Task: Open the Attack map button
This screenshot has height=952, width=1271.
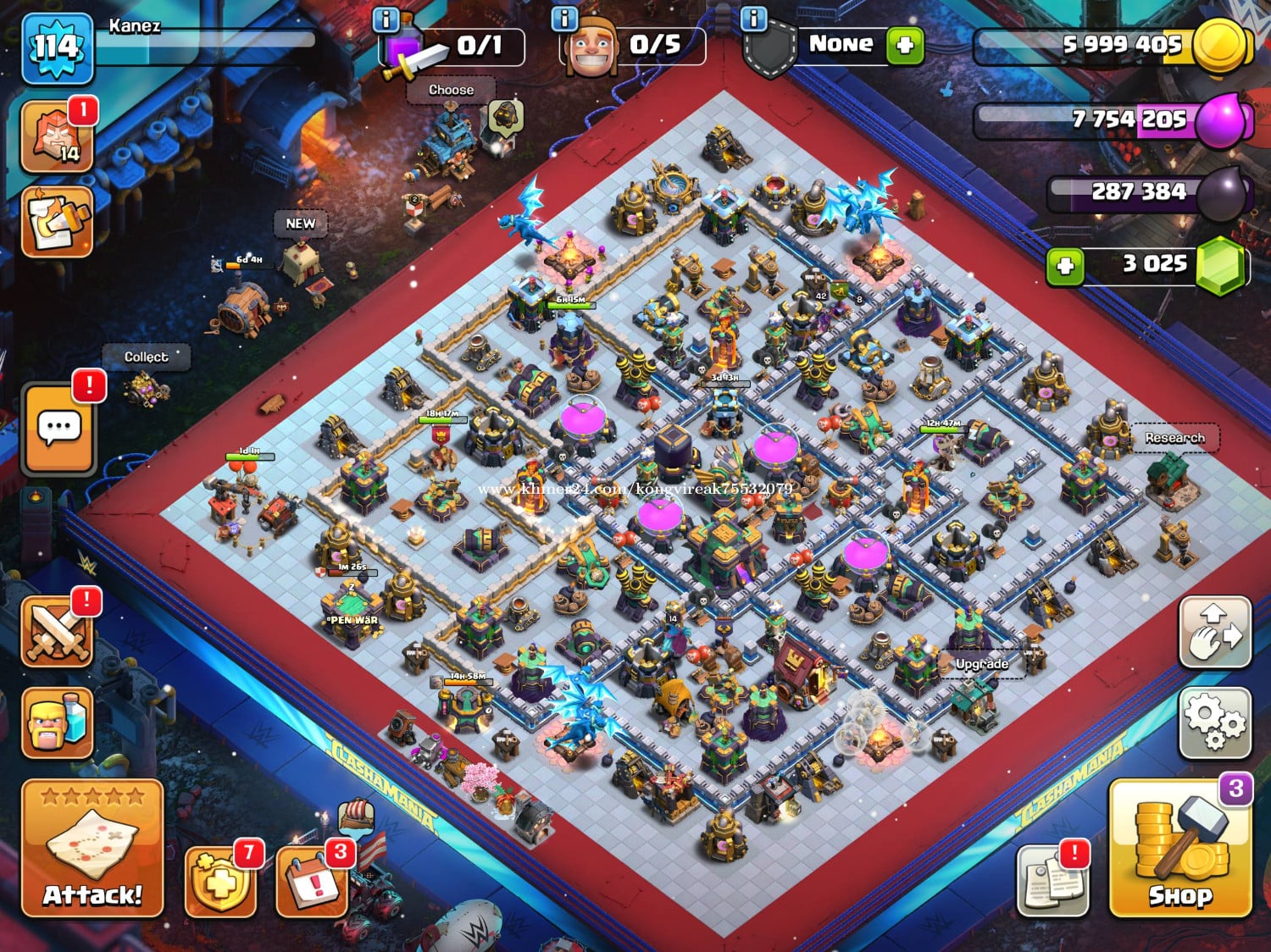Action: pyautogui.click(x=92, y=849)
